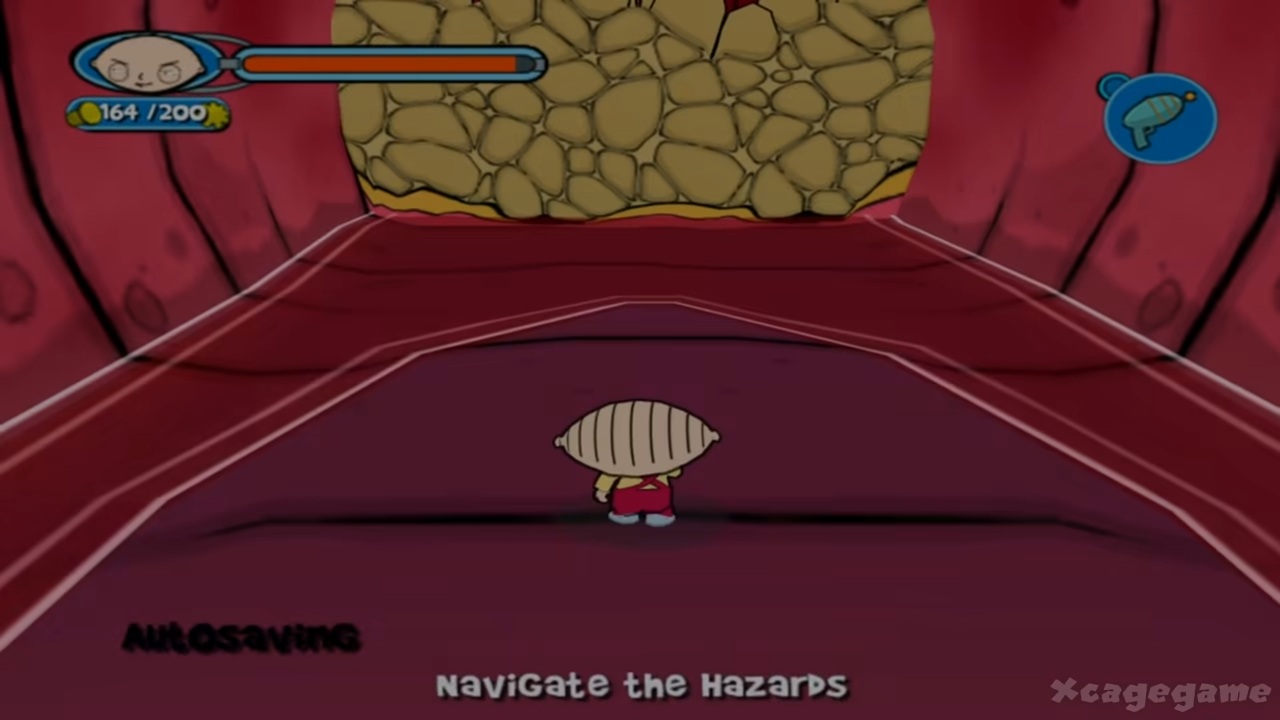
Task: Click the gold coin icon beside the counter
Action: pyautogui.click(x=88, y=113)
